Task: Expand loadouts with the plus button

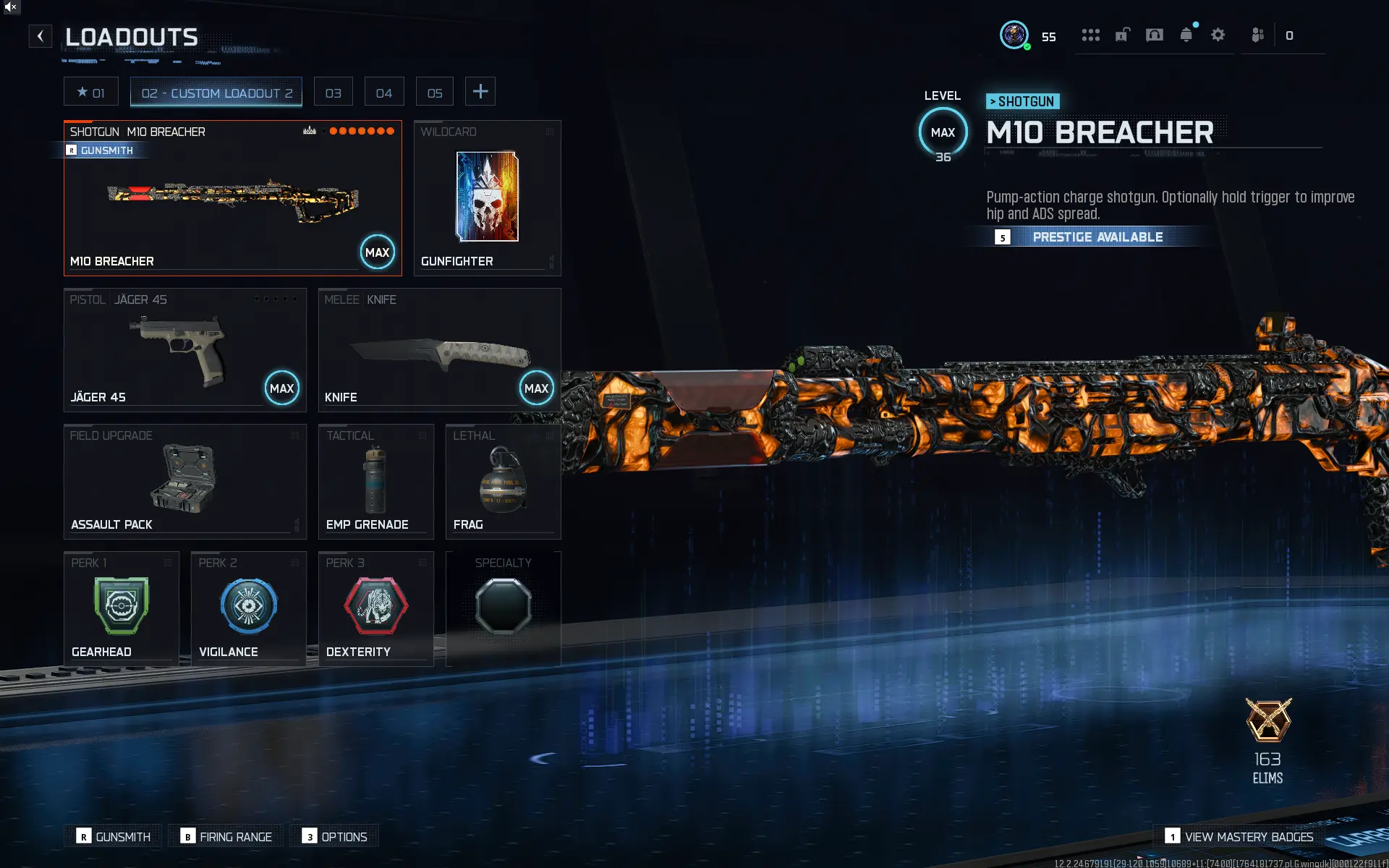Action: 480,91
